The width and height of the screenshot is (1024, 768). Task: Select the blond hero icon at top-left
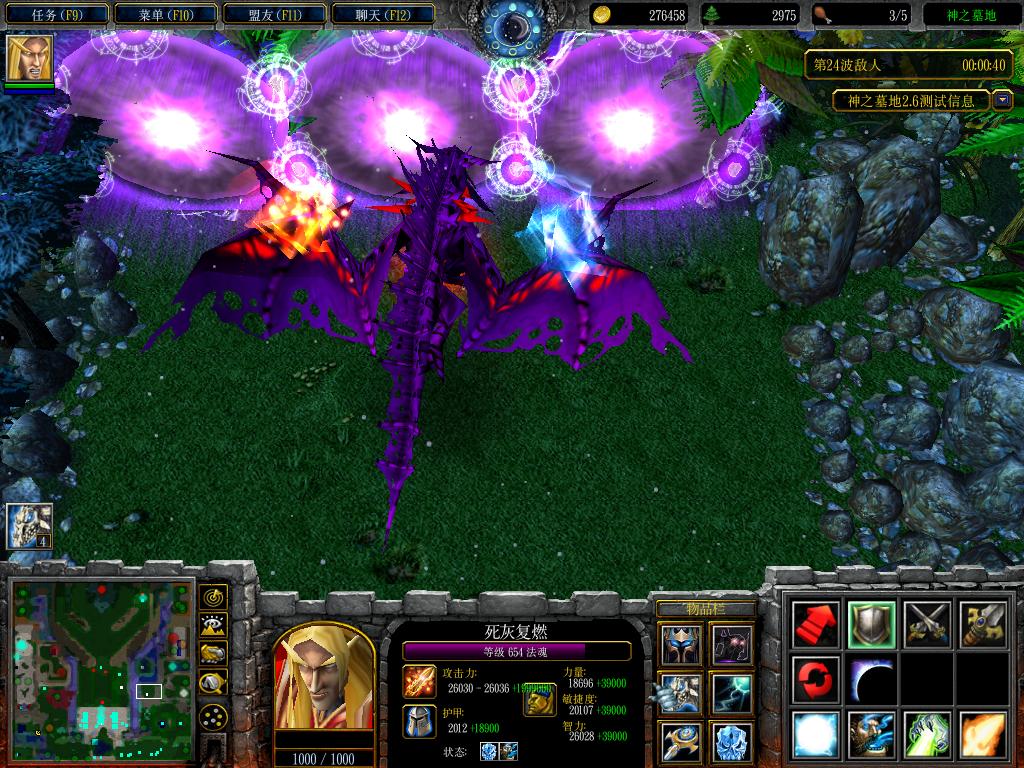pyautogui.click(x=30, y=58)
